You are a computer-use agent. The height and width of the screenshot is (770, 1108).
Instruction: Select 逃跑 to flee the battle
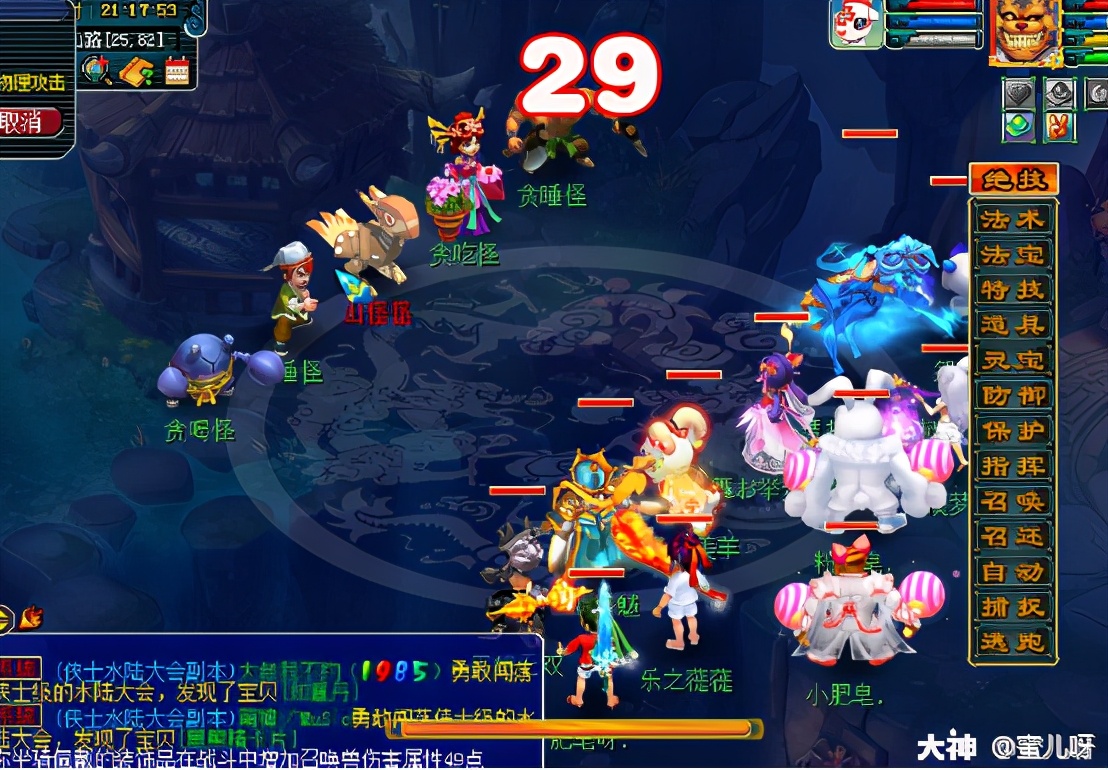[x=1012, y=642]
